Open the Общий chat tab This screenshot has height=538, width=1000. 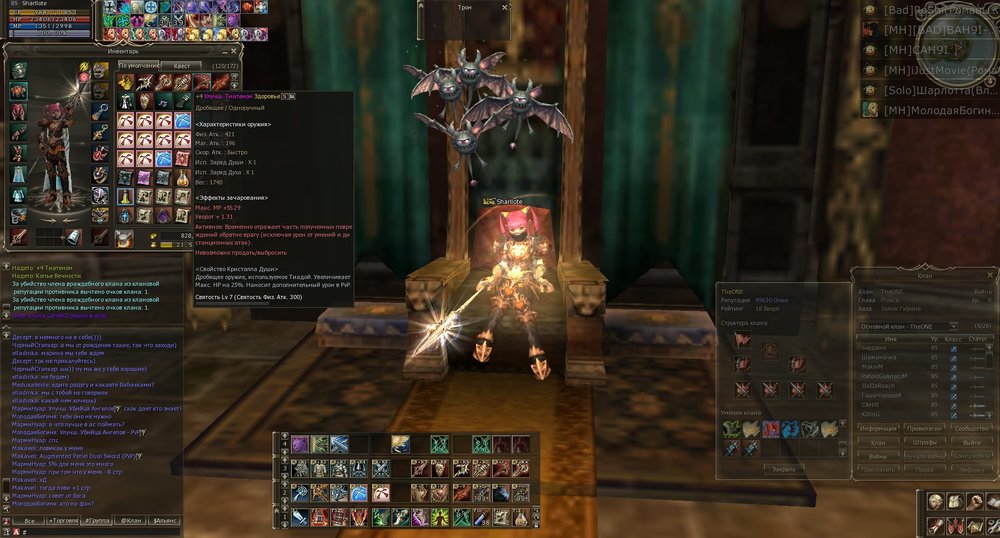point(30,521)
